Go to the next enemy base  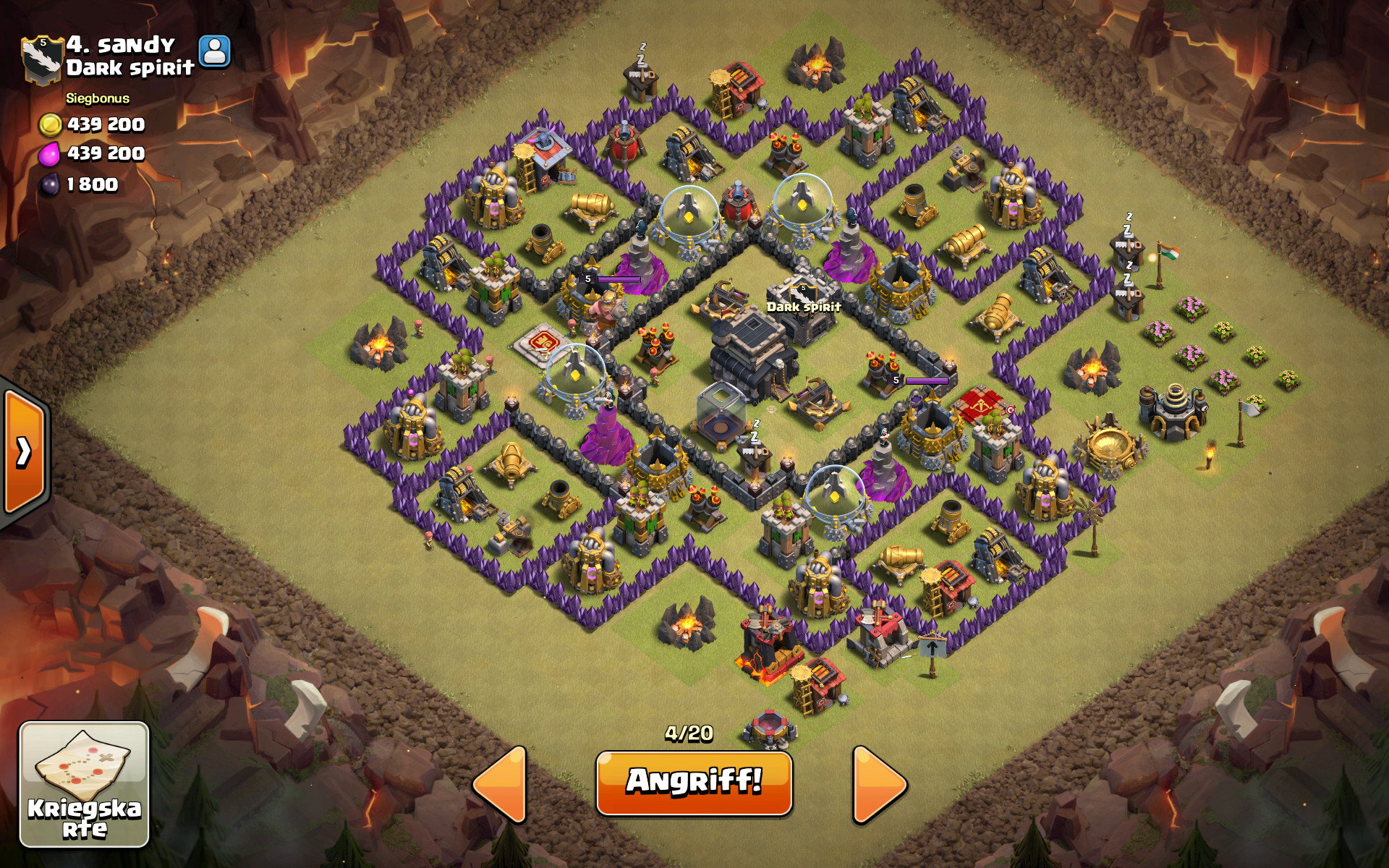878,784
